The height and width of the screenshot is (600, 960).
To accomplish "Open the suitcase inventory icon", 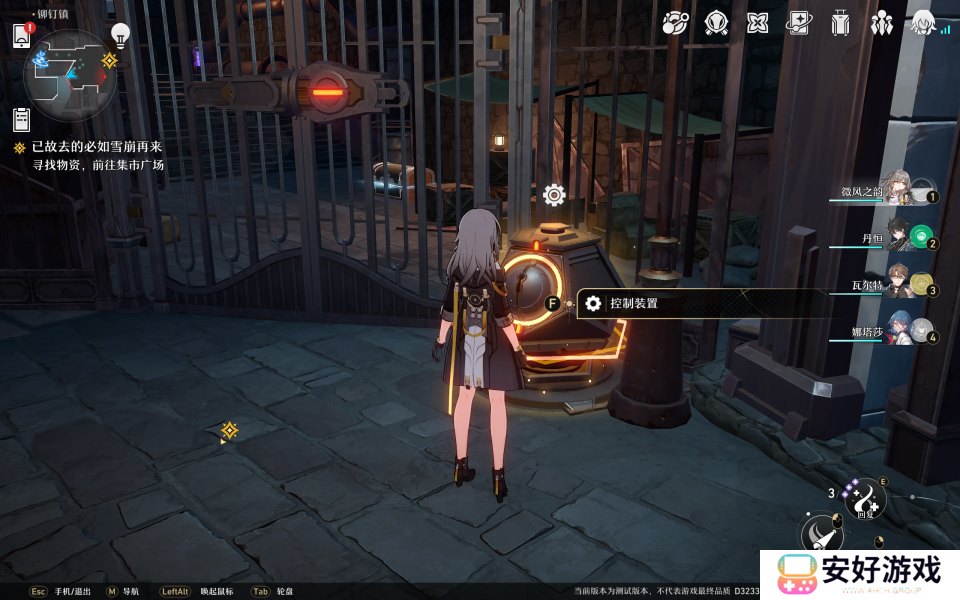I will 840,22.
